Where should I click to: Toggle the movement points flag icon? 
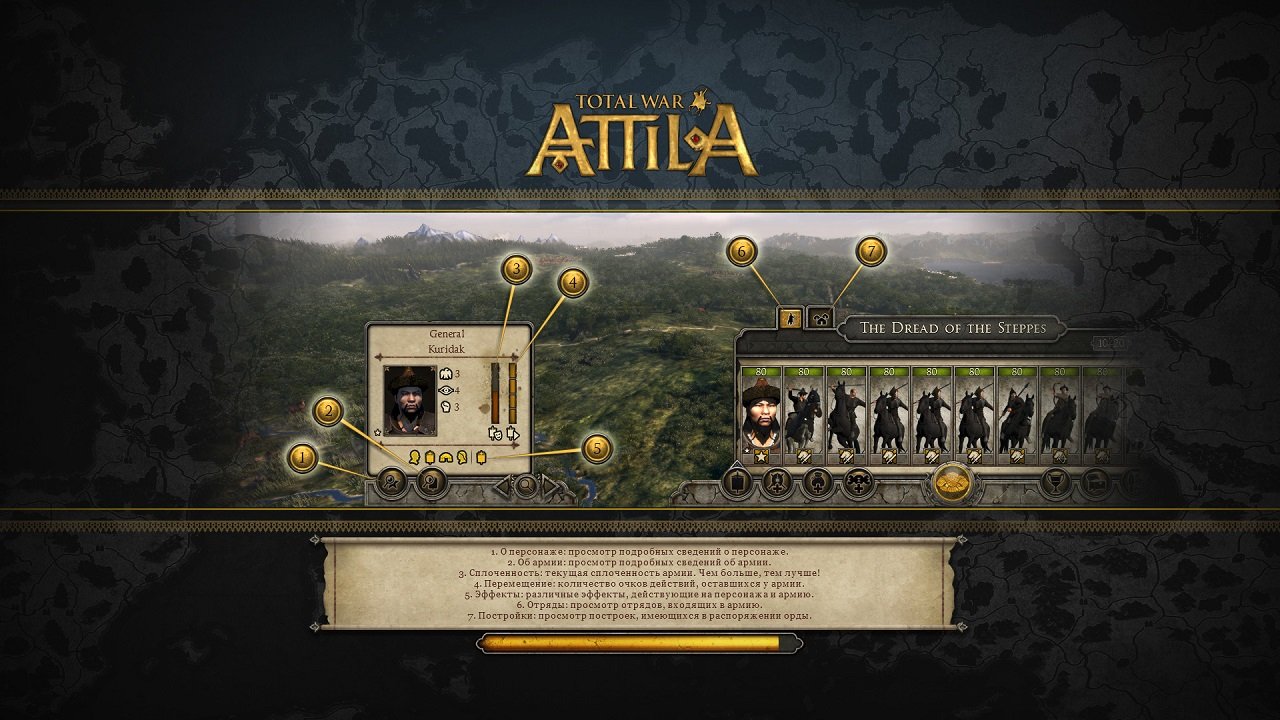(x=512, y=434)
